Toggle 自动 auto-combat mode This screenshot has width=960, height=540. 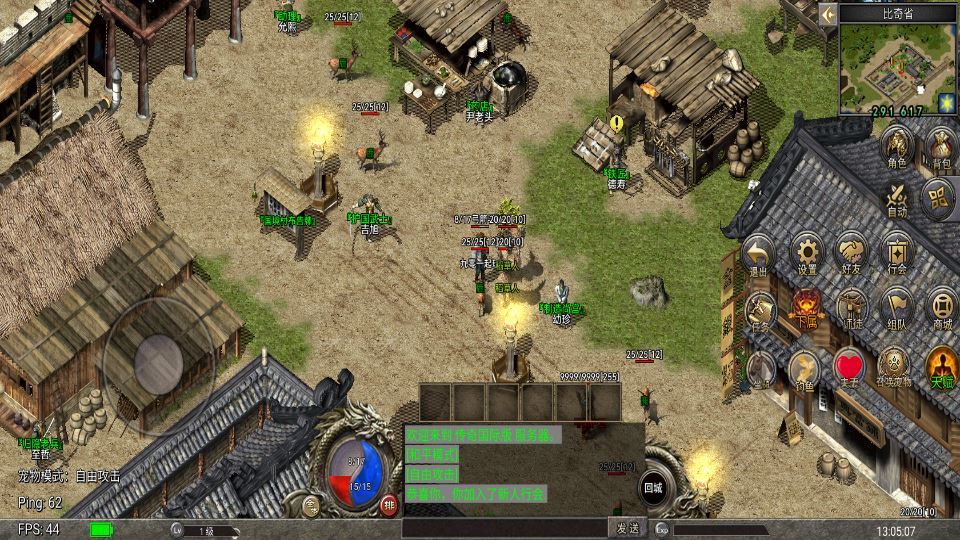897,198
